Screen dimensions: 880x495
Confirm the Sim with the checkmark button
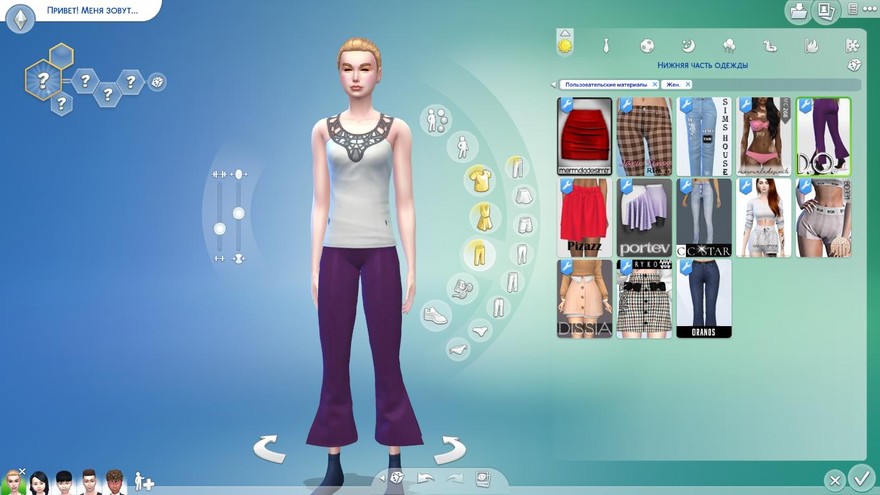tap(859, 478)
